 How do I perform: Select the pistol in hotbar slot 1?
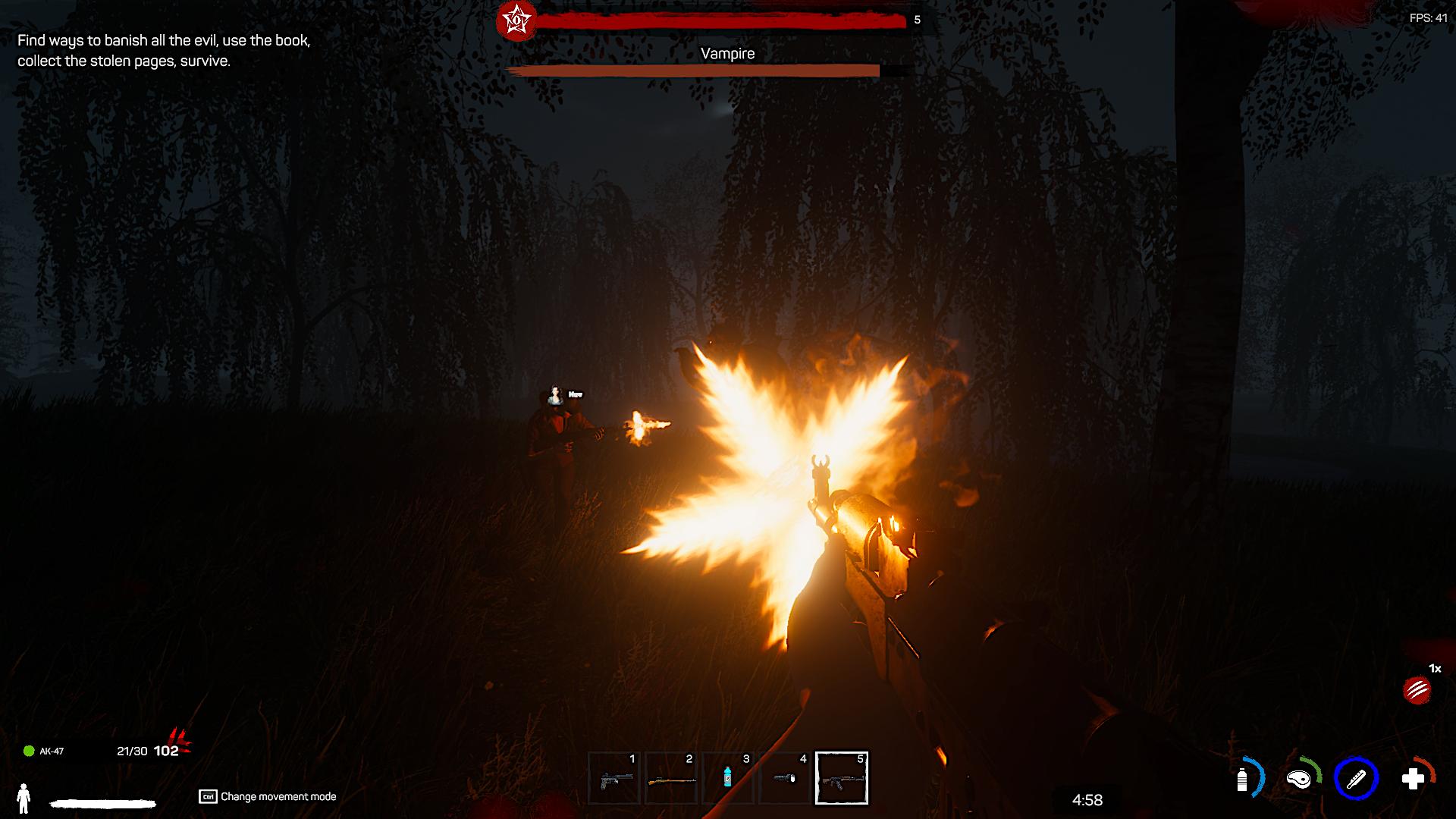point(614,778)
